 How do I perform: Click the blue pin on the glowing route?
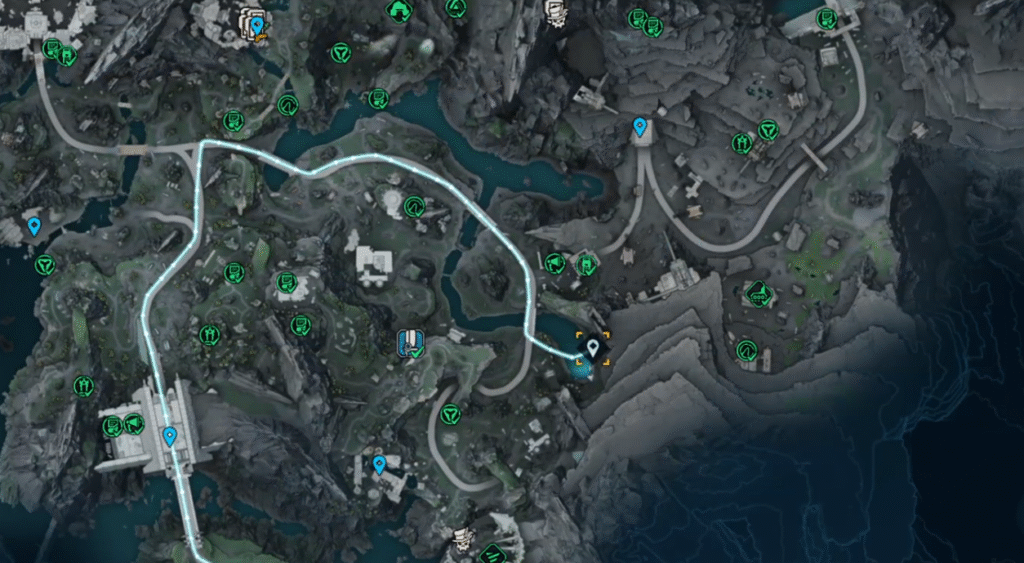pyautogui.click(x=170, y=435)
